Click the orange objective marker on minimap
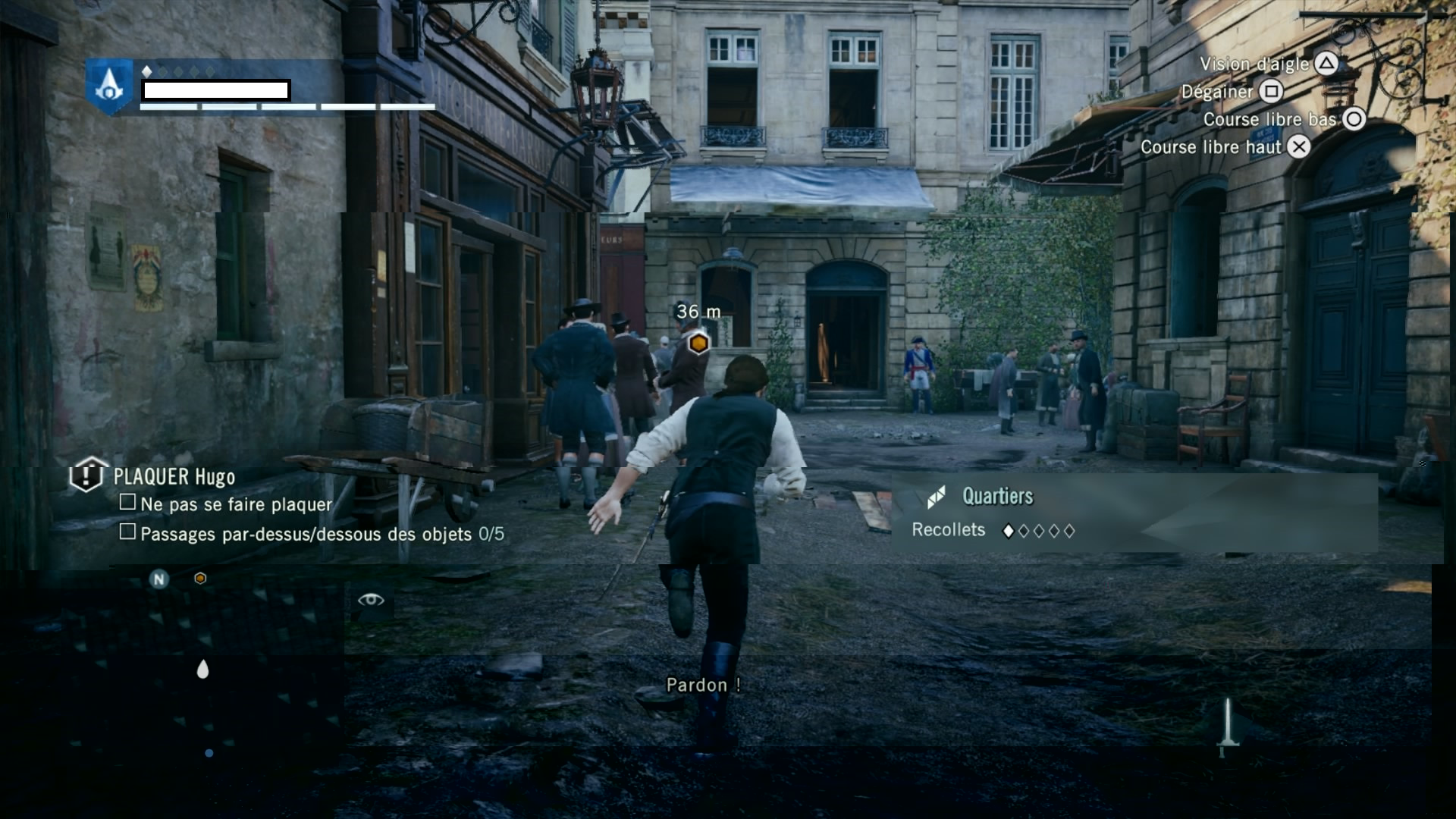 pyautogui.click(x=200, y=579)
